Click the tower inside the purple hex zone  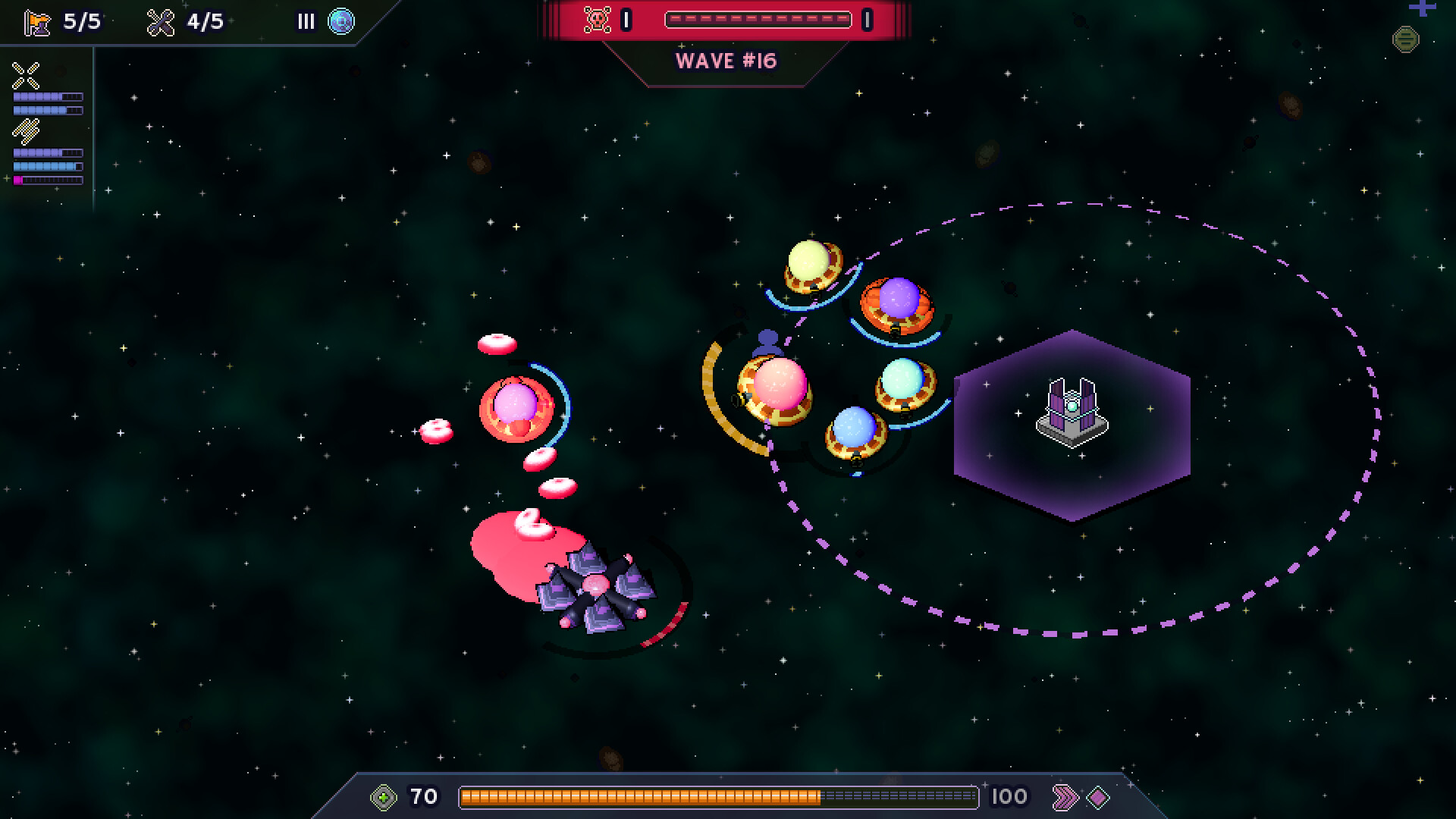pyautogui.click(x=1071, y=415)
